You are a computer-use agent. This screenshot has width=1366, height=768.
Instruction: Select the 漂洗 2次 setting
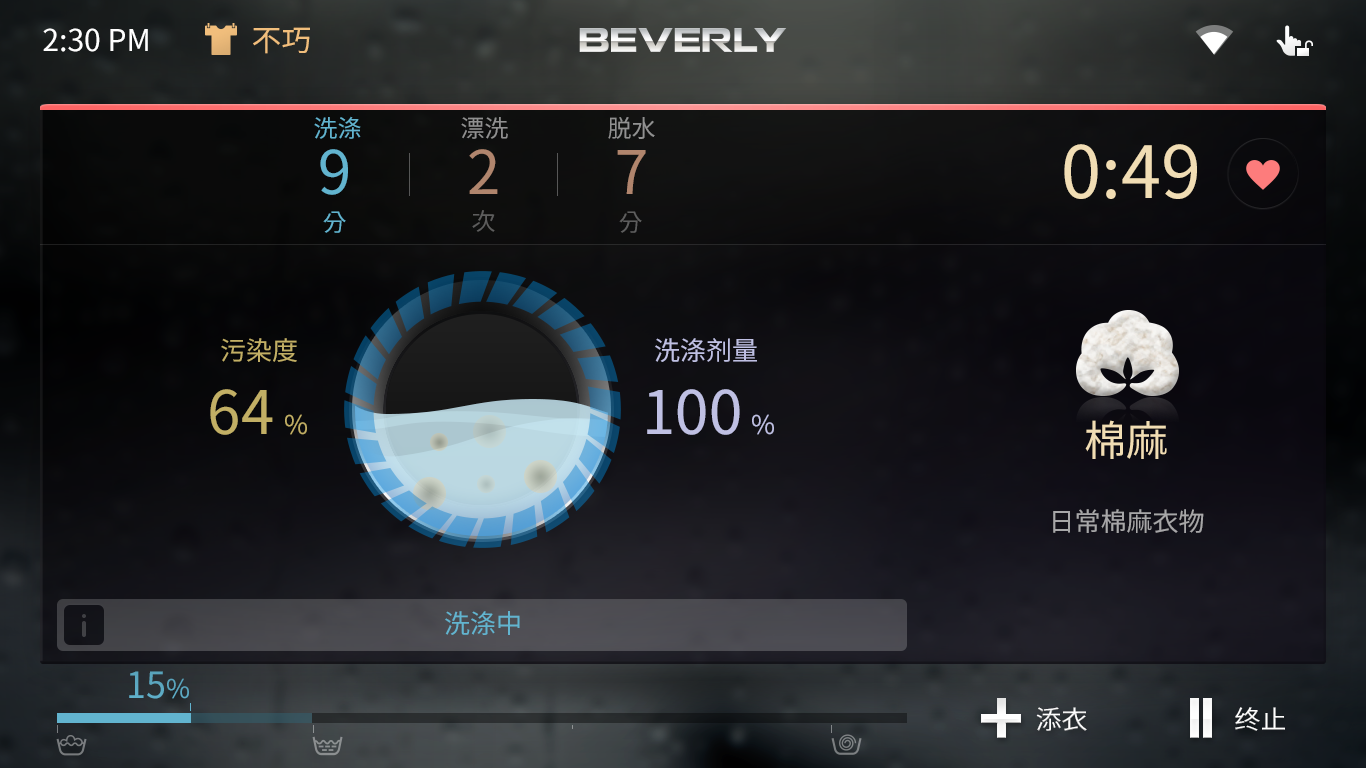point(483,173)
